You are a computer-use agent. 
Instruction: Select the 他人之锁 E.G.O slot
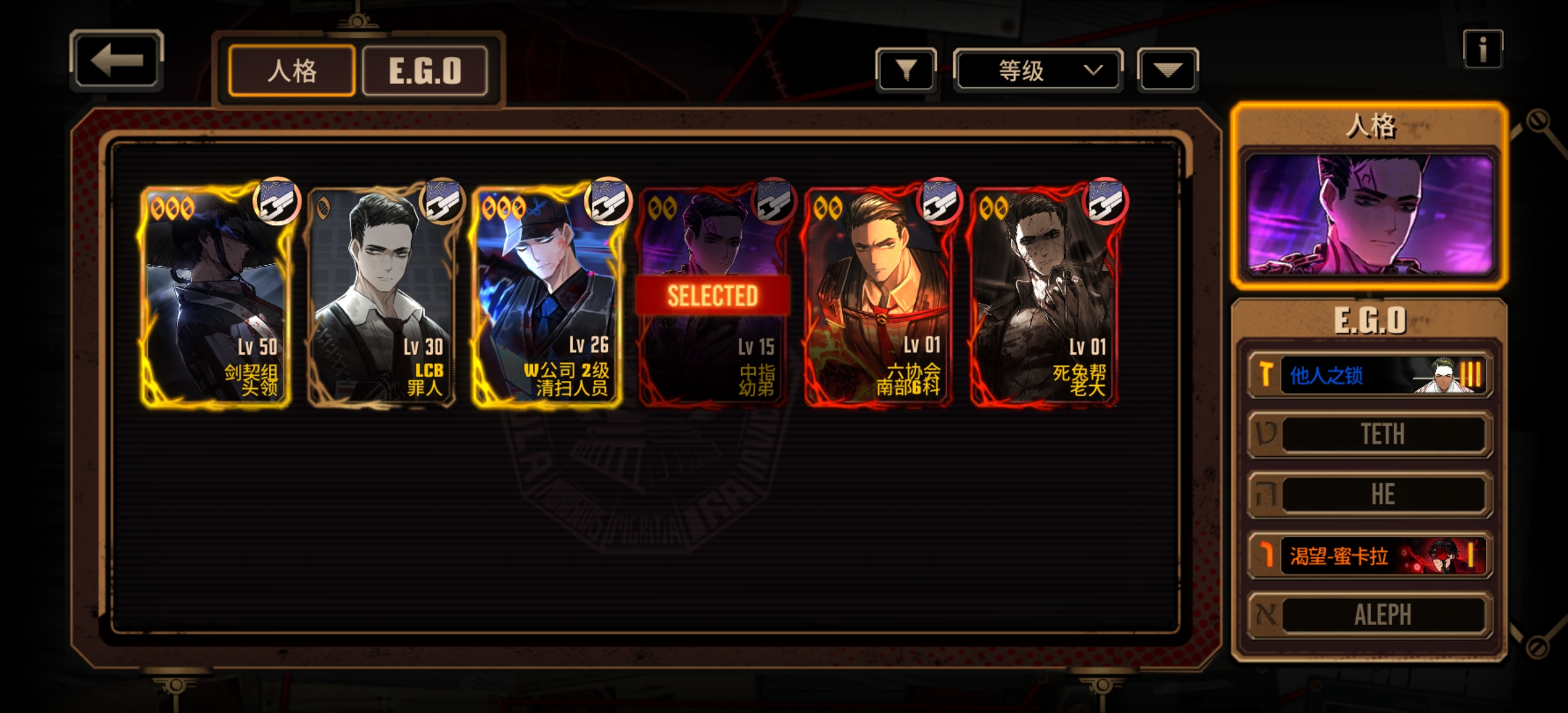coord(1370,375)
